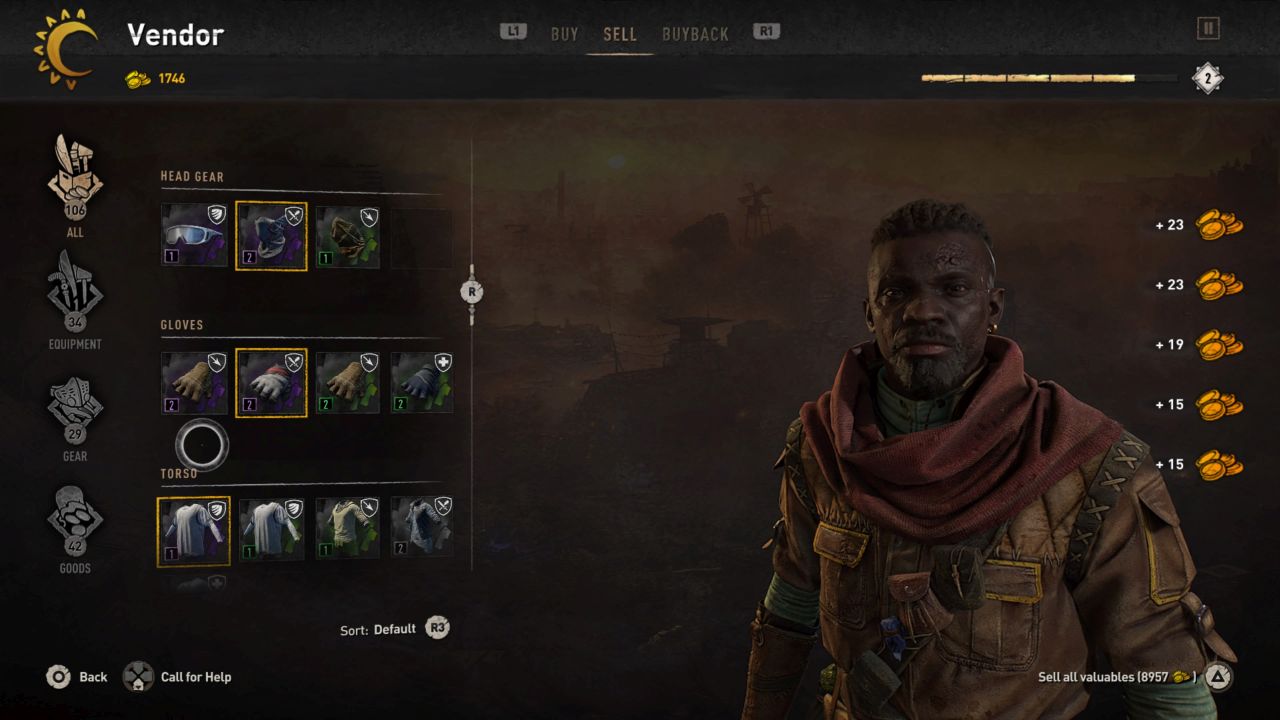Pick the yellow-green hoodie torso item

[348, 528]
